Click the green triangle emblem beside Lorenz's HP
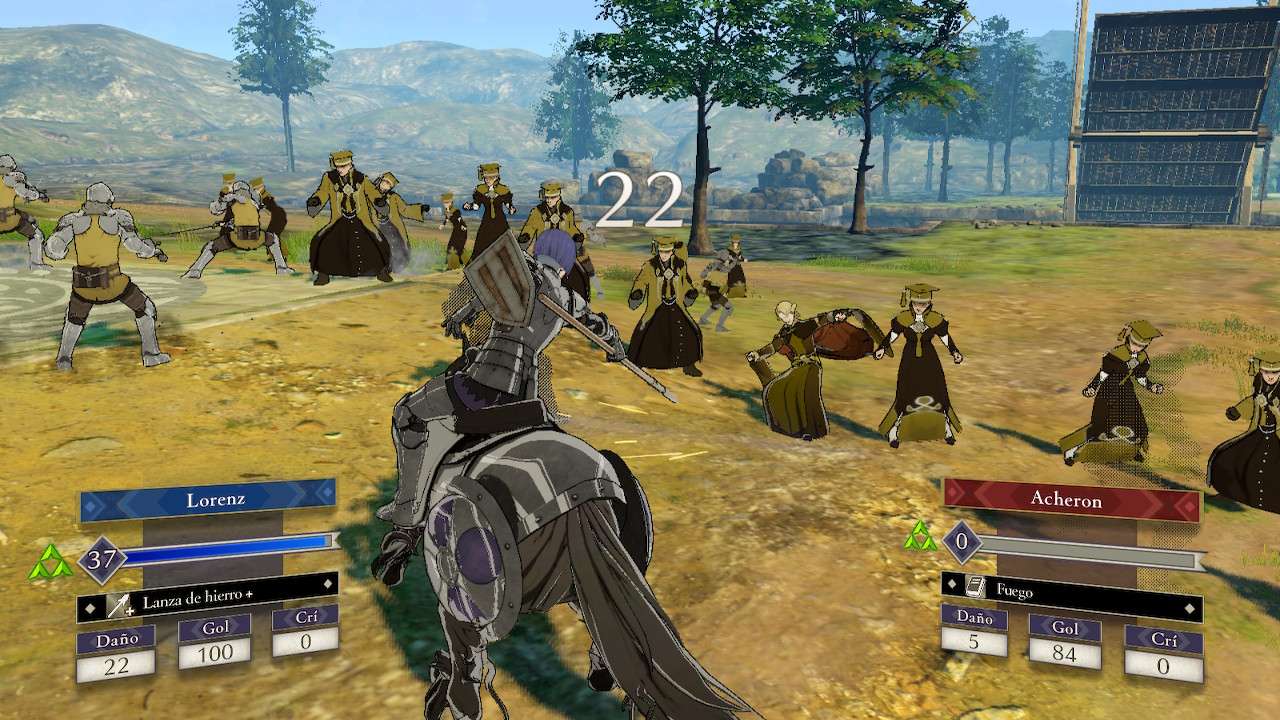 coord(50,563)
